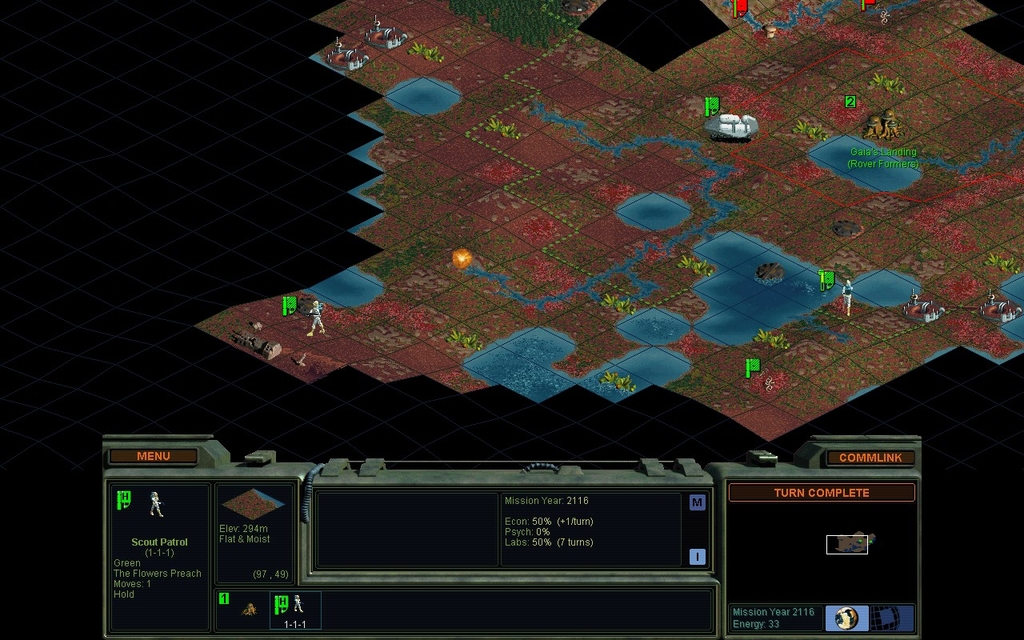
Task: Select the planet globe view icon
Action: (x=847, y=617)
